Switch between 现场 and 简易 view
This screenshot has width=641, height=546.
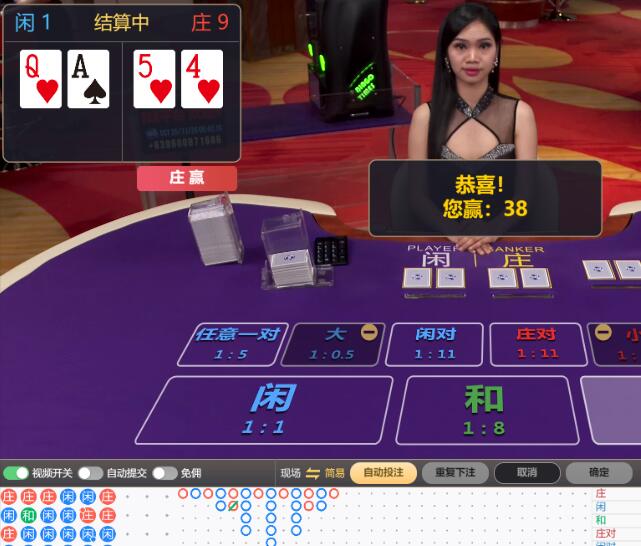pos(313,473)
